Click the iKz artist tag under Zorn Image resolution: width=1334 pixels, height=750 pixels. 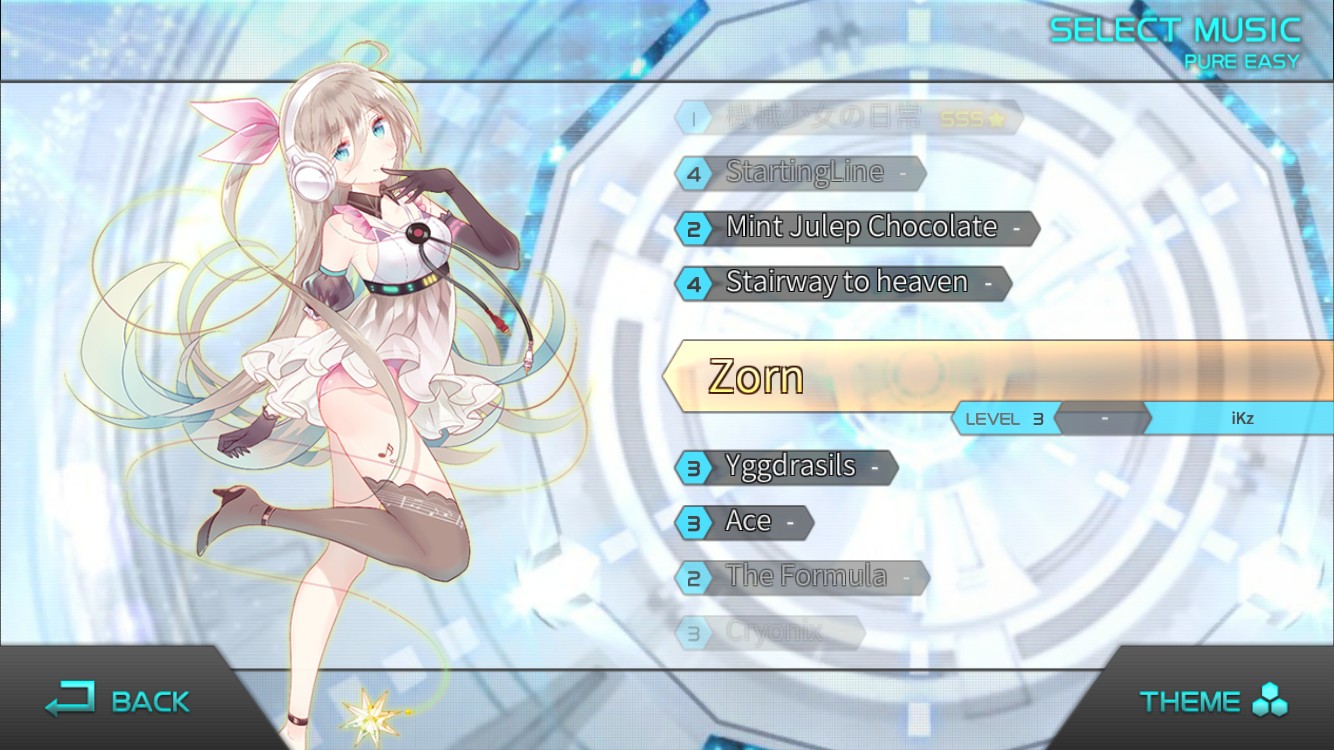1240,419
